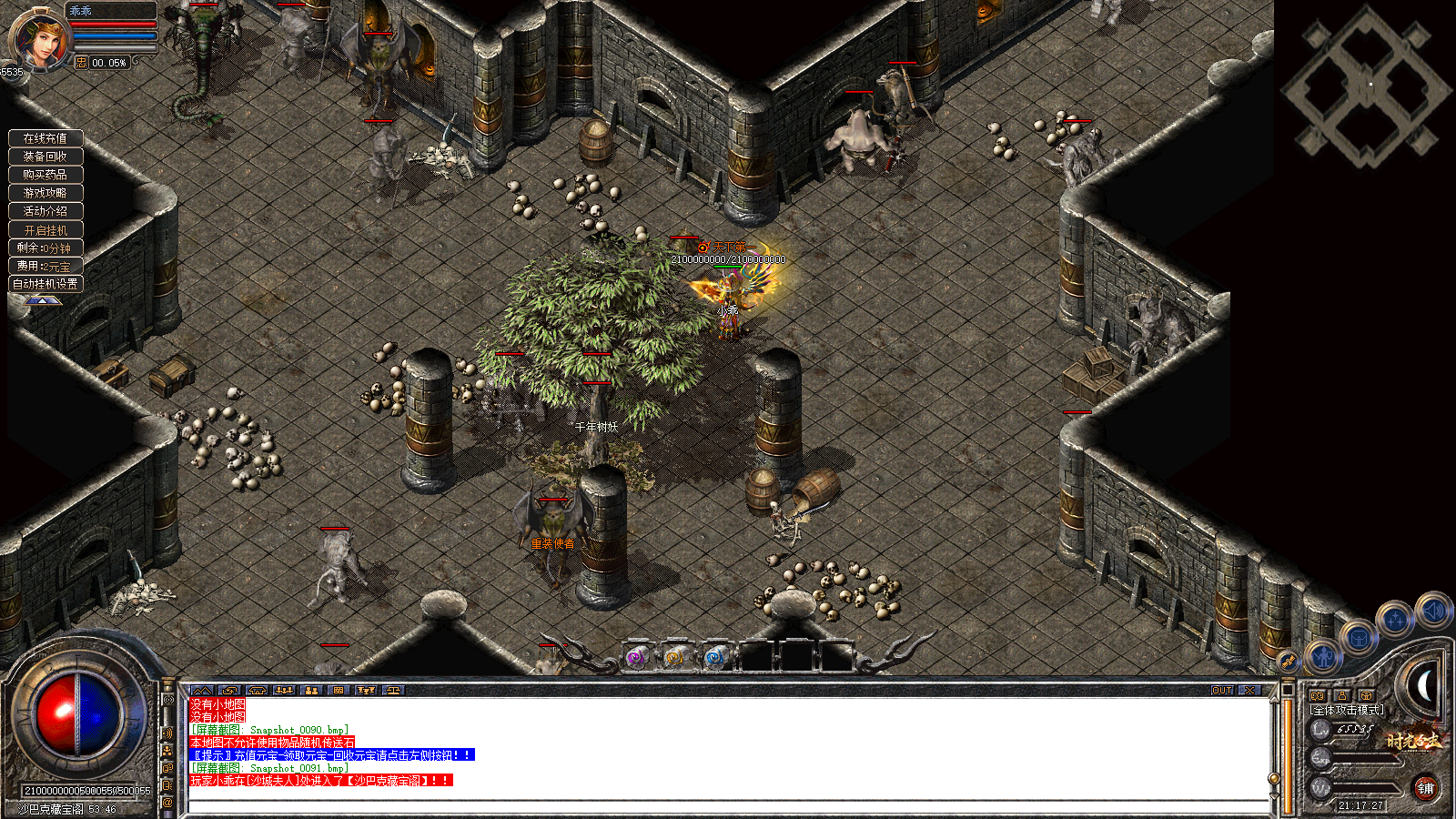Open the minimap icon in the chat toolbar
This screenshot has height=819, width=1456.
(x=203, y=690)
